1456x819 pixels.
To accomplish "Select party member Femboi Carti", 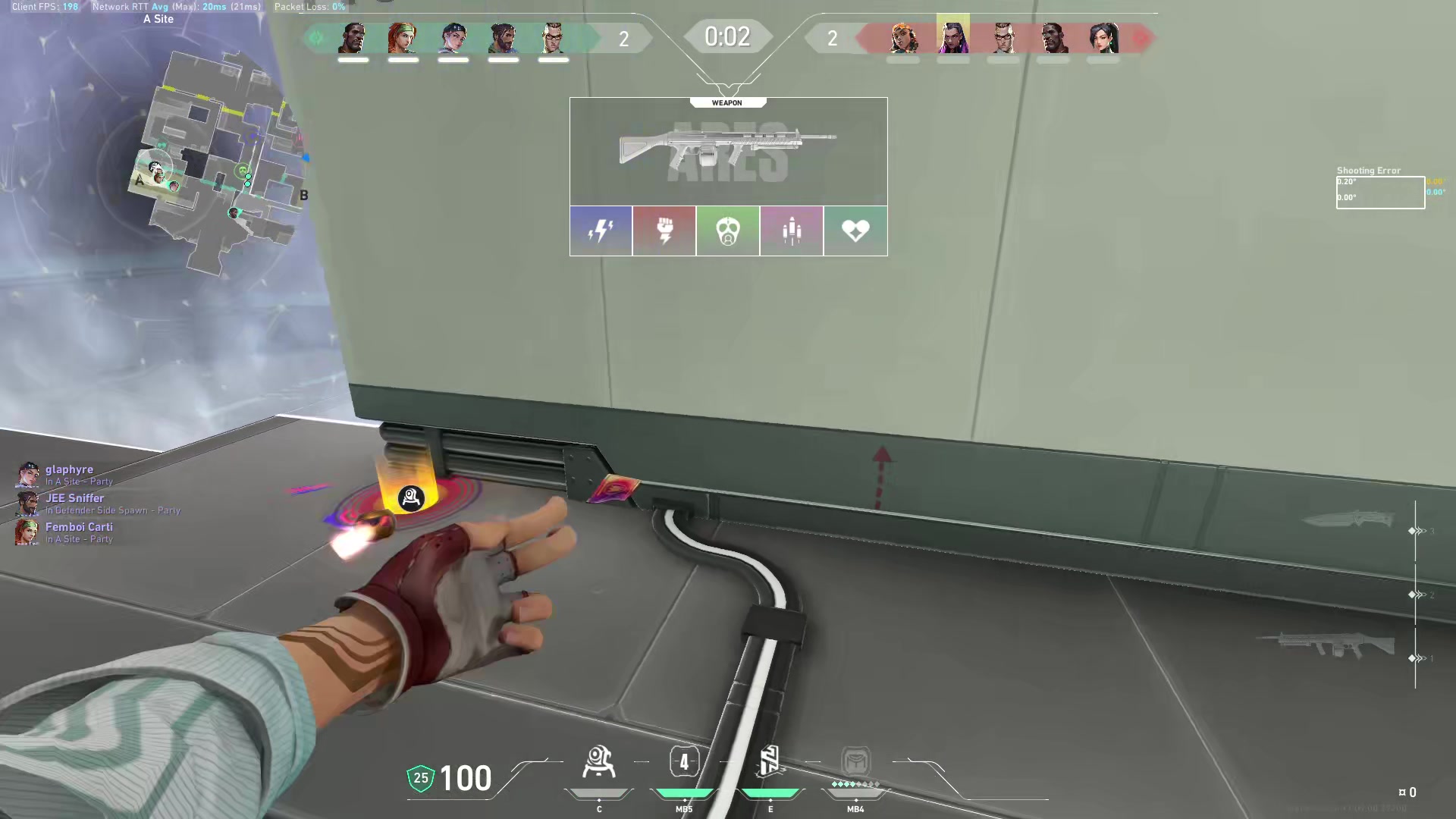I will pyautogui.click(x=78, y=528).
